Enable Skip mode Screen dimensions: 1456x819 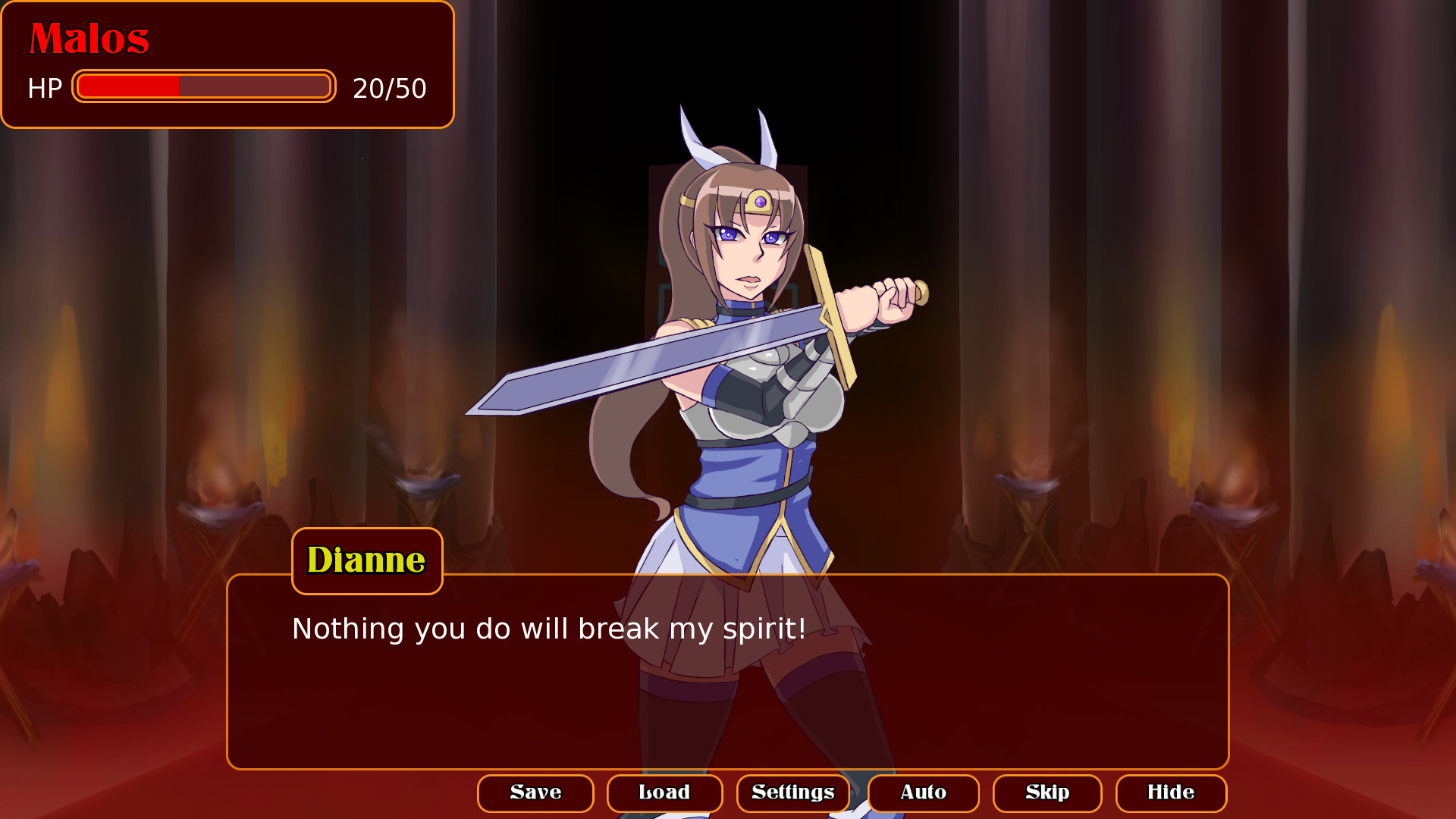[1047, 793]
